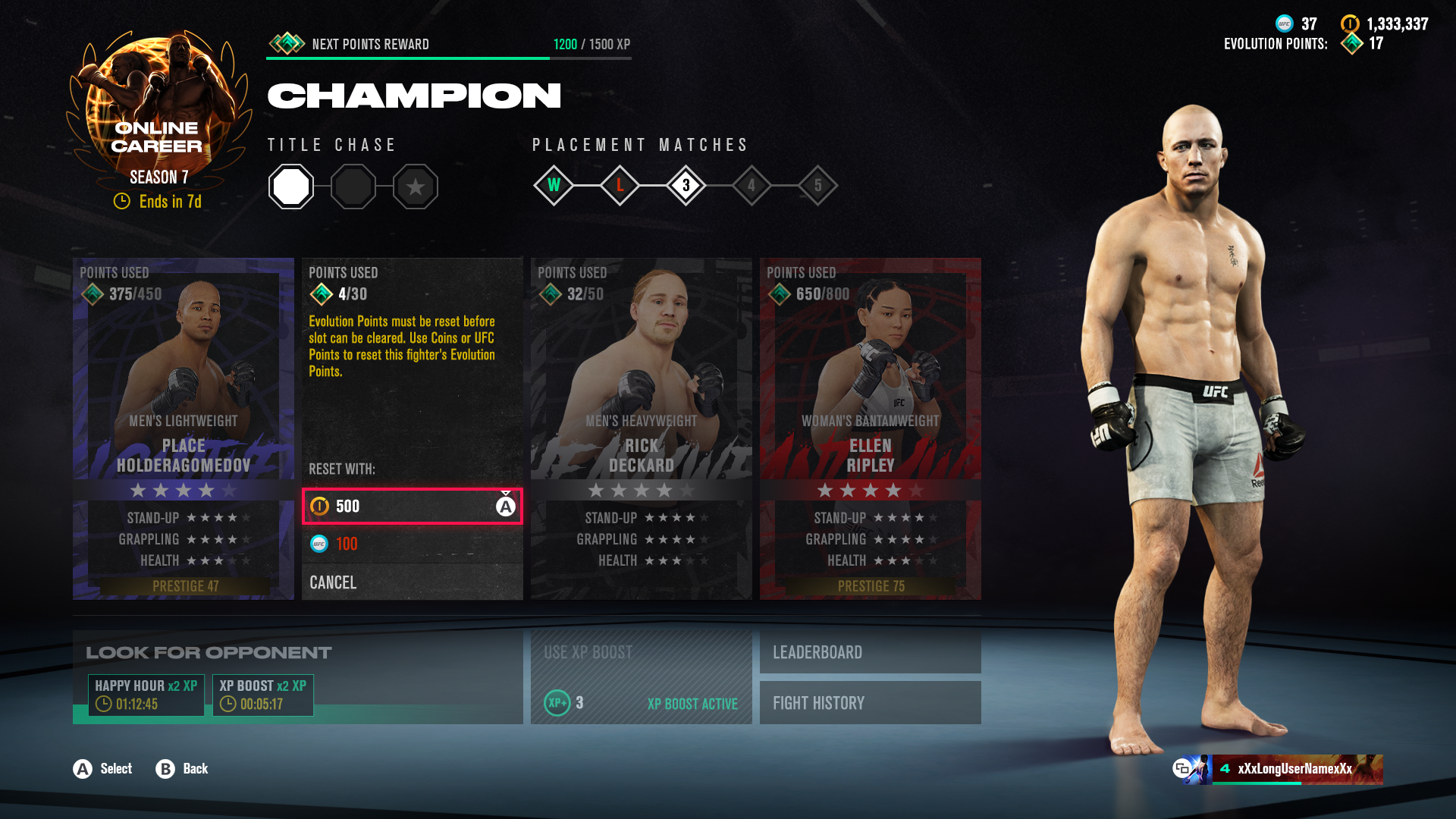Image resolution: width=1456 pixels, height=819 pixels.
Task: Activate the Use XP Boost button
Action: click(x=641, y=676)
